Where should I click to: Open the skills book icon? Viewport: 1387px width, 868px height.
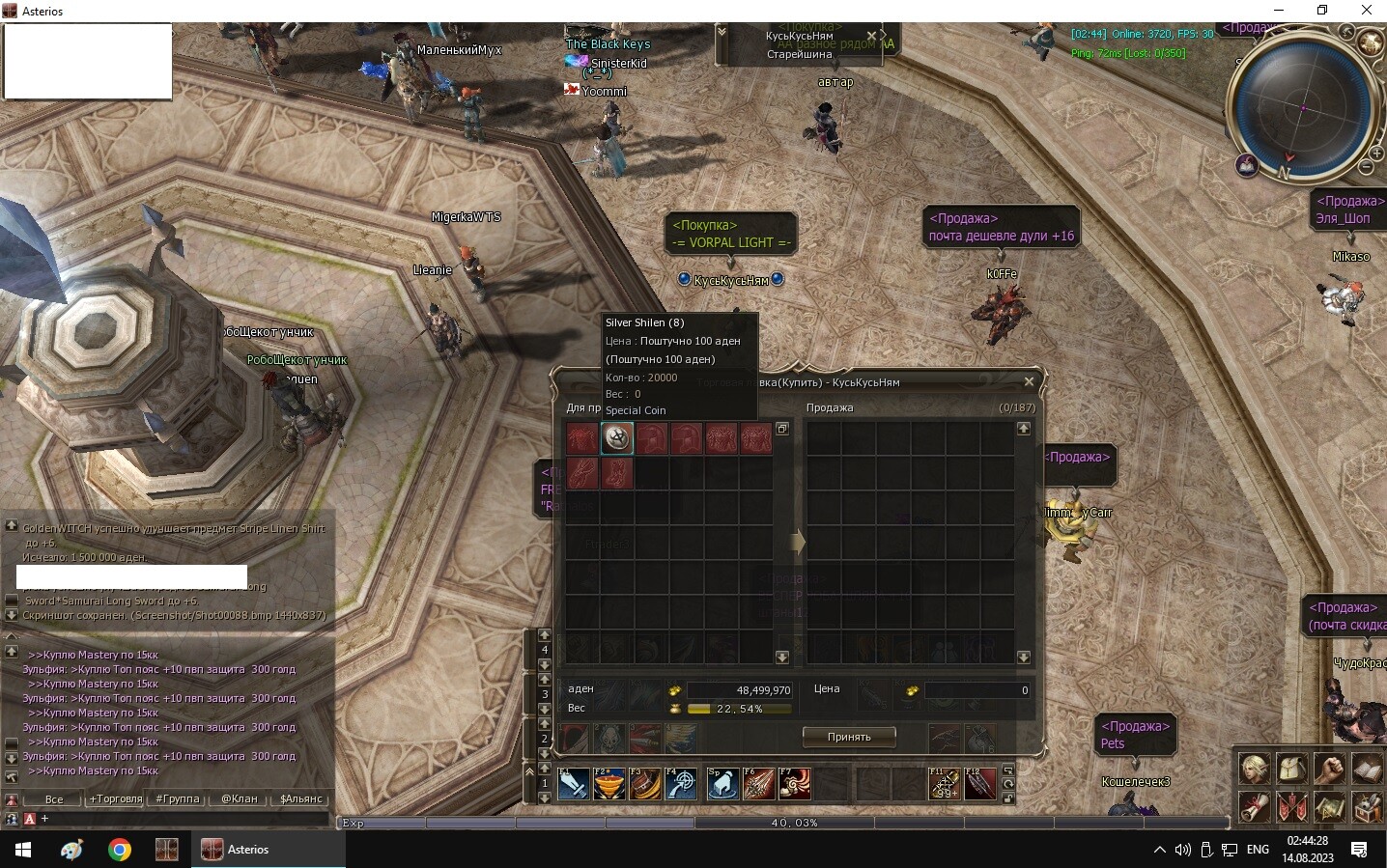[x=1367, y=769]
